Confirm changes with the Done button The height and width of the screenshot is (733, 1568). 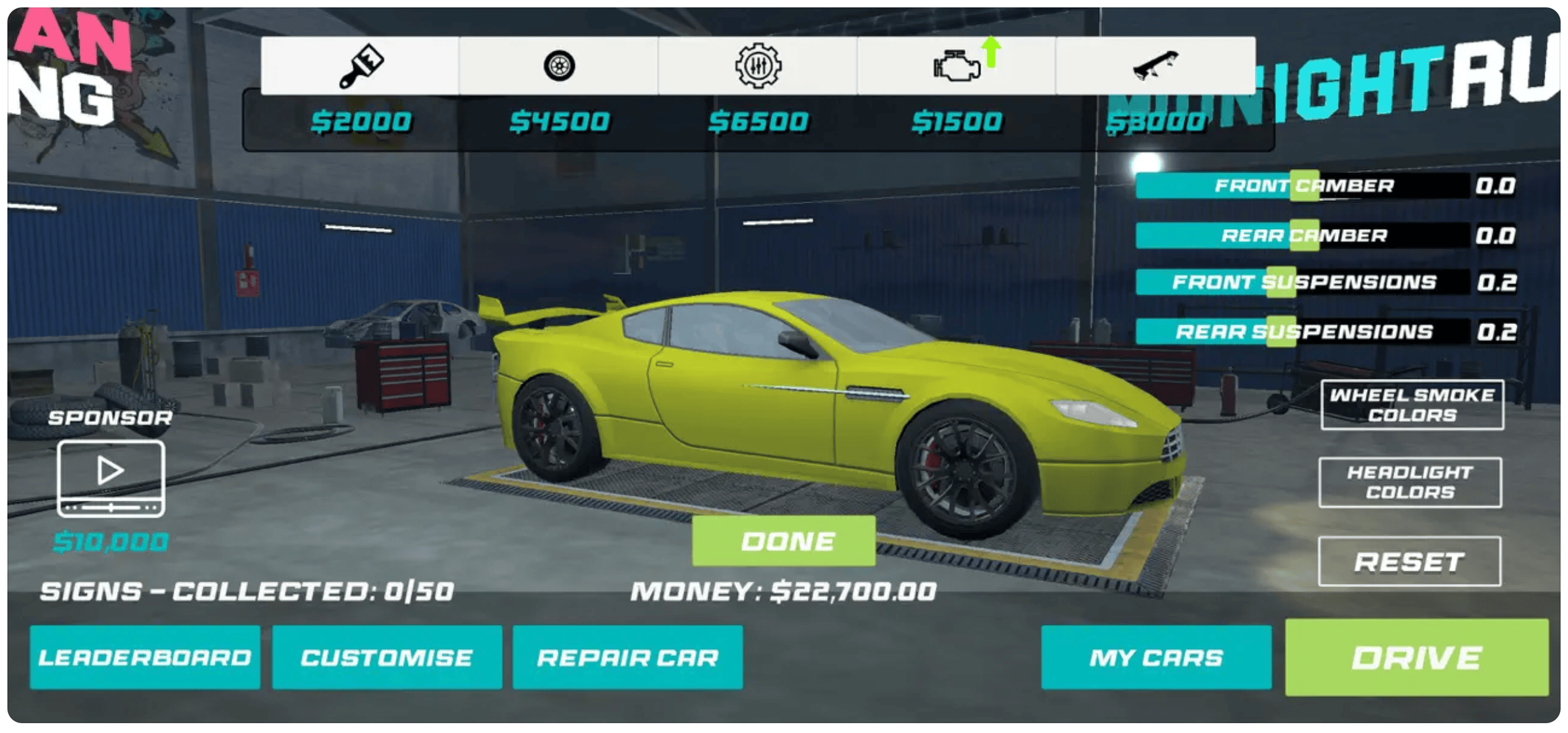pos(783,541)
